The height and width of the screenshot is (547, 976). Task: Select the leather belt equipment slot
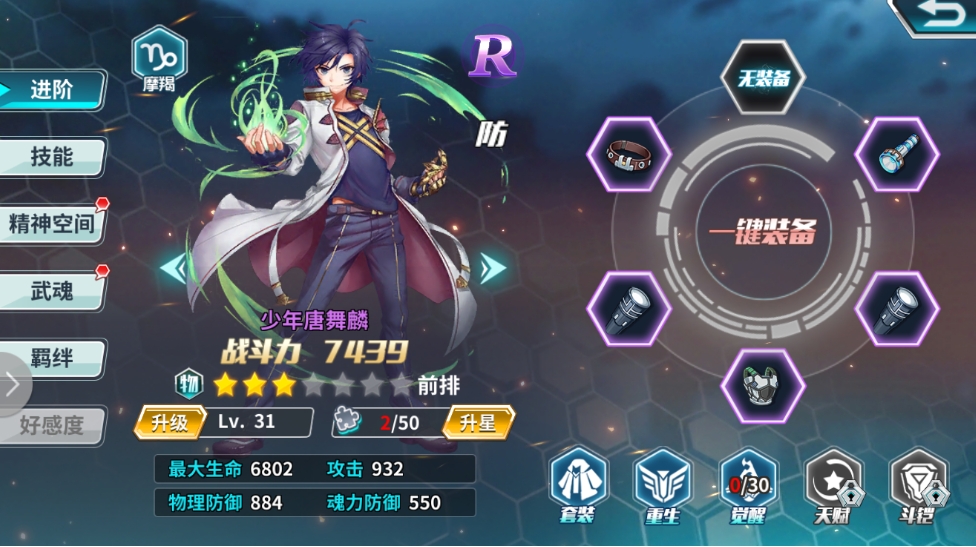pos(628,155)
